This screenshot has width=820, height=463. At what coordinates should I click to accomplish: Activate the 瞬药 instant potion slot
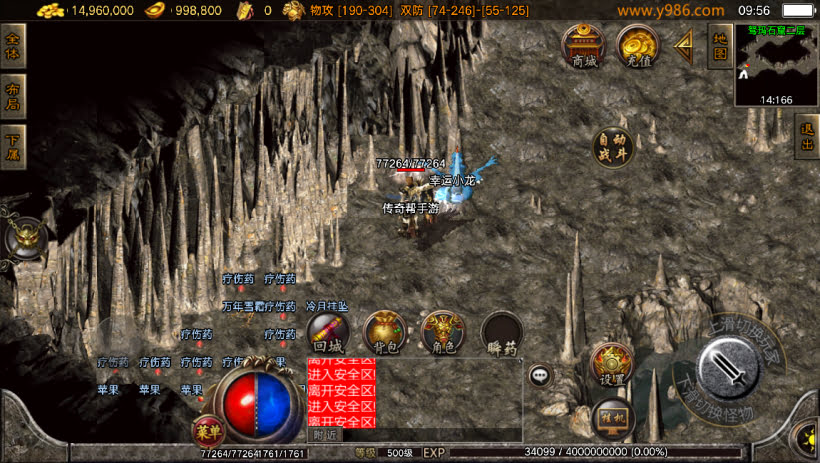point(502,334)
